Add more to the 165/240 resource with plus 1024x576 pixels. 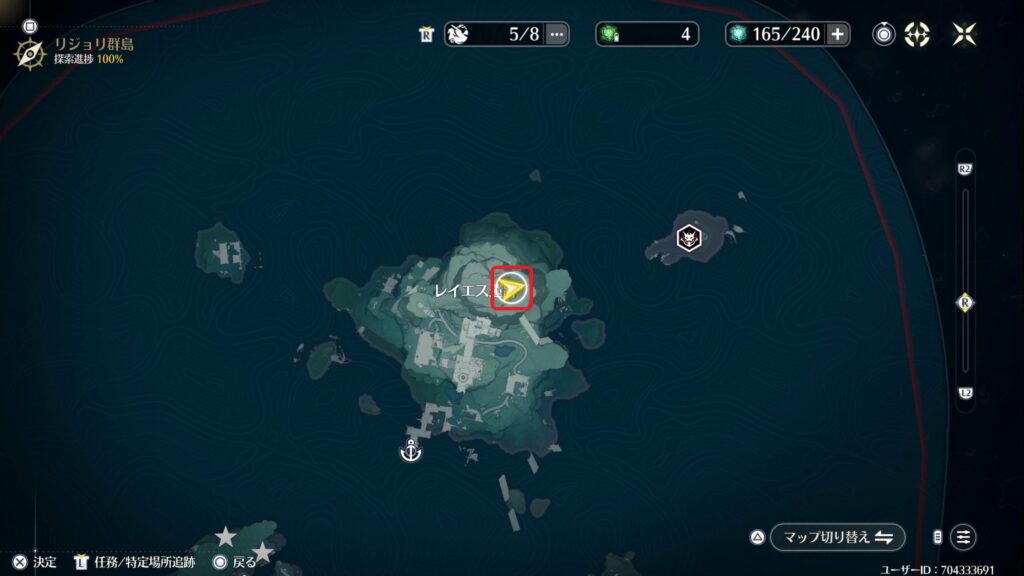click(837, 34)
